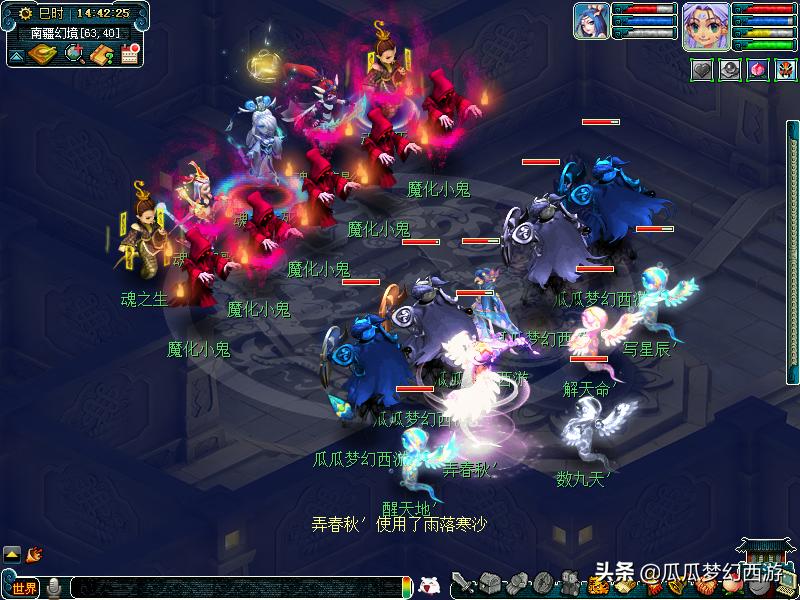The width and height of the screenshot is (800, 600).
Task: Click the magnifier mini-map search icon
Action: point(73,54)
